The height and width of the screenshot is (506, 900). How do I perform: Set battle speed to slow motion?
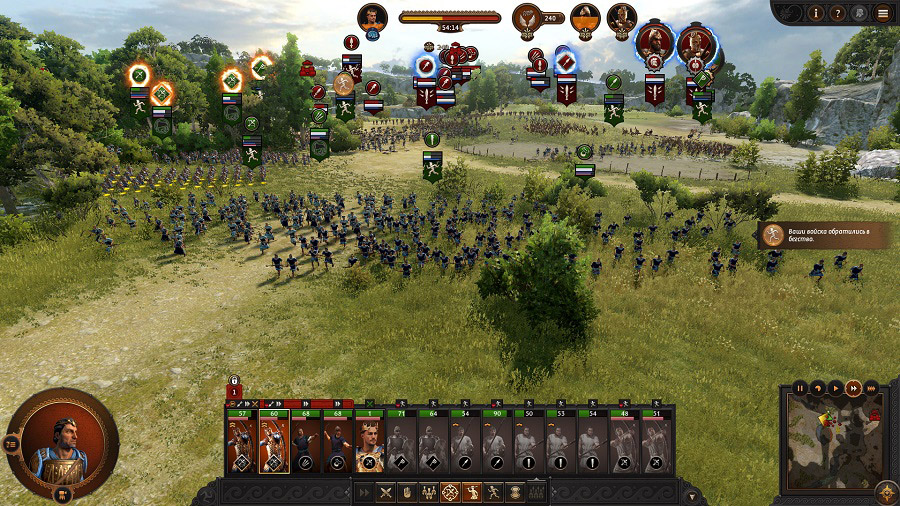coord(818,387)
